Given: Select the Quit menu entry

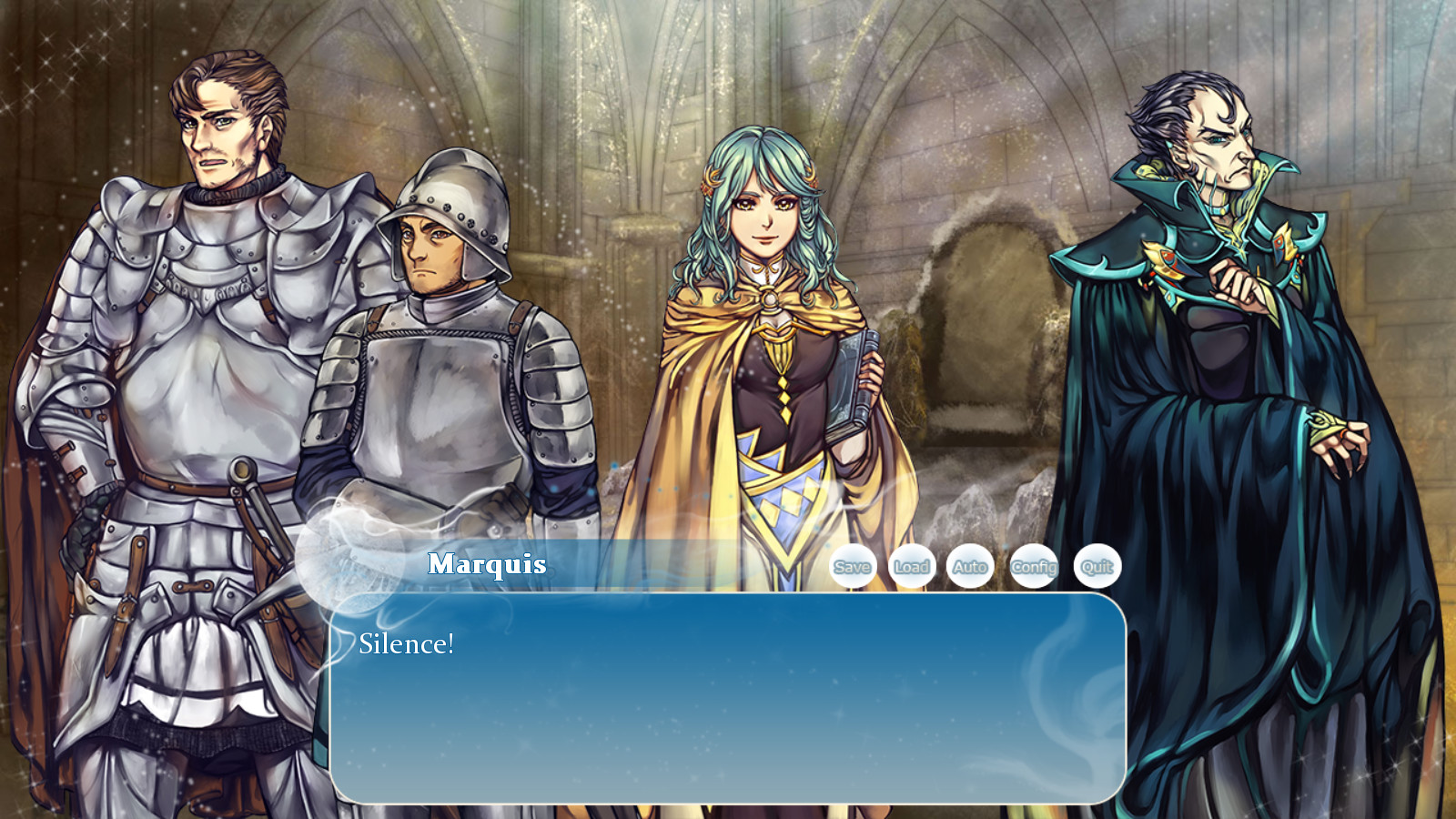Looking at the screenshot, I should pos(1095,566).
